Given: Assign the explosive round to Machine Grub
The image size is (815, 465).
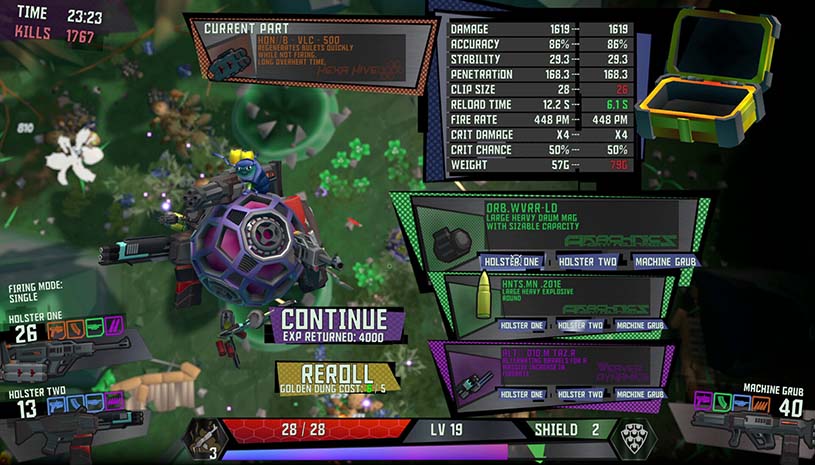Looking at the screenshot, I should tap(640, 325).
